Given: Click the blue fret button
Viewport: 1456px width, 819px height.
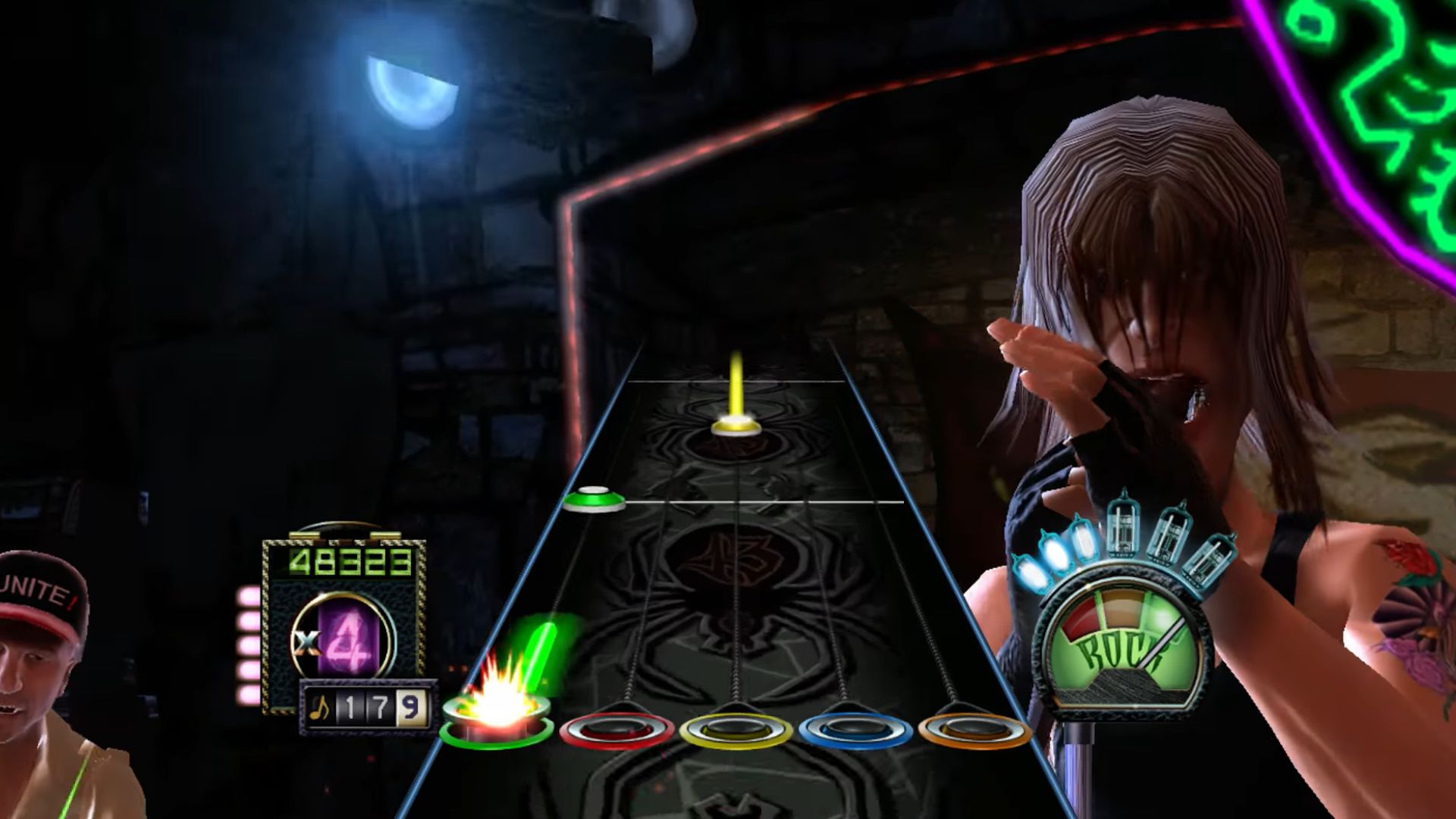Looking at the screenshot, I should pos(855,731).
